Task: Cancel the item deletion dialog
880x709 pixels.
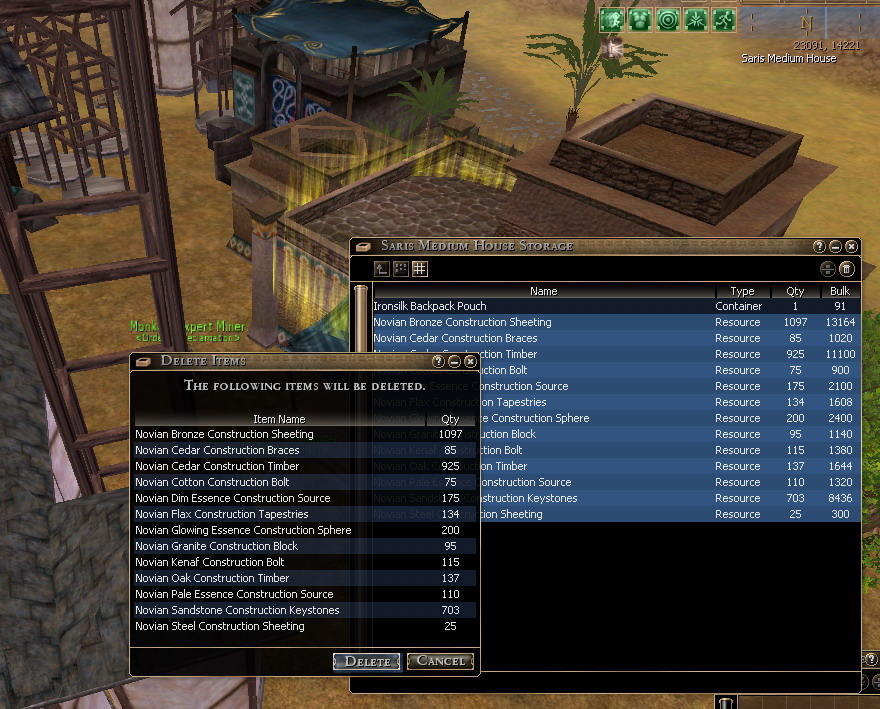Action: (440, 661)
